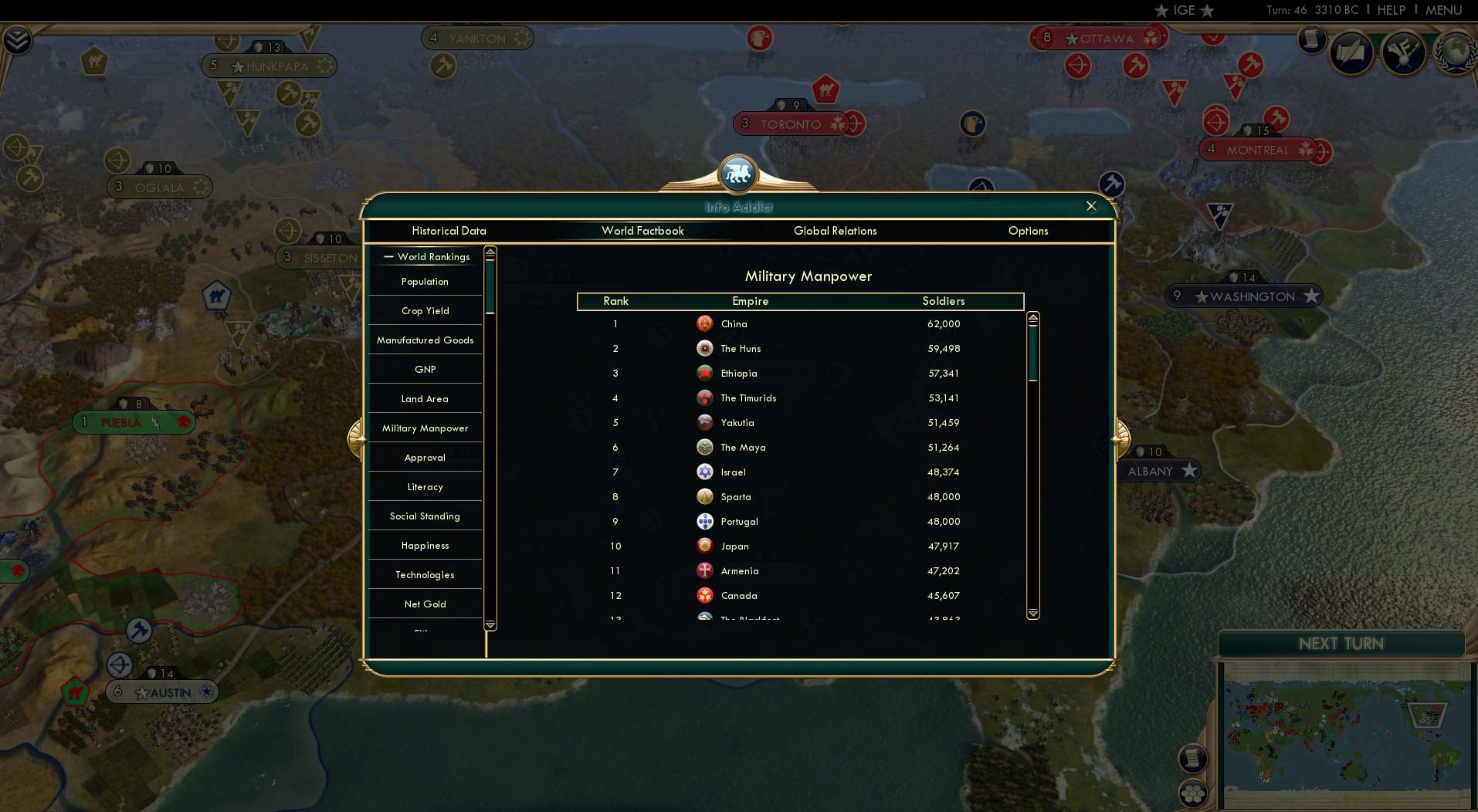
Task: Click China's civilization emblem in the rankings
Action: 705,324
